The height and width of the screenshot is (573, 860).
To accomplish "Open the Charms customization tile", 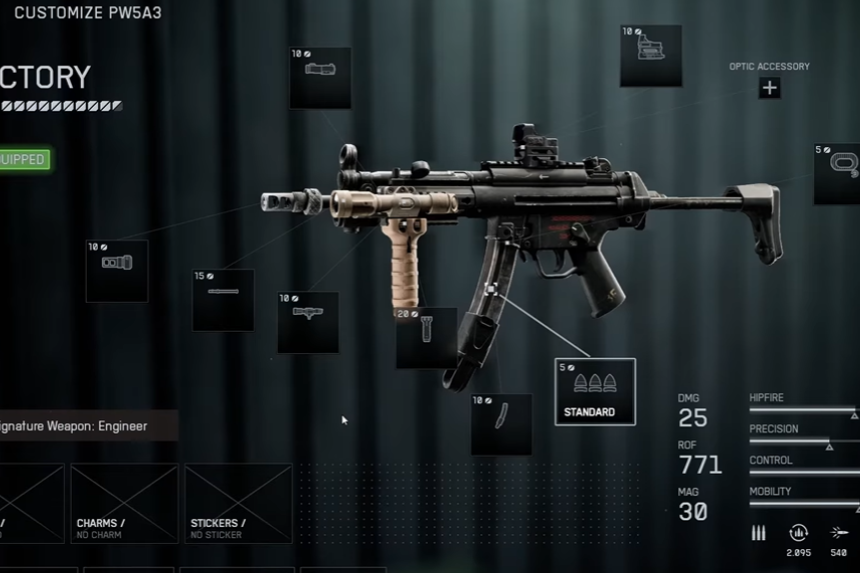I will point(123,503).
